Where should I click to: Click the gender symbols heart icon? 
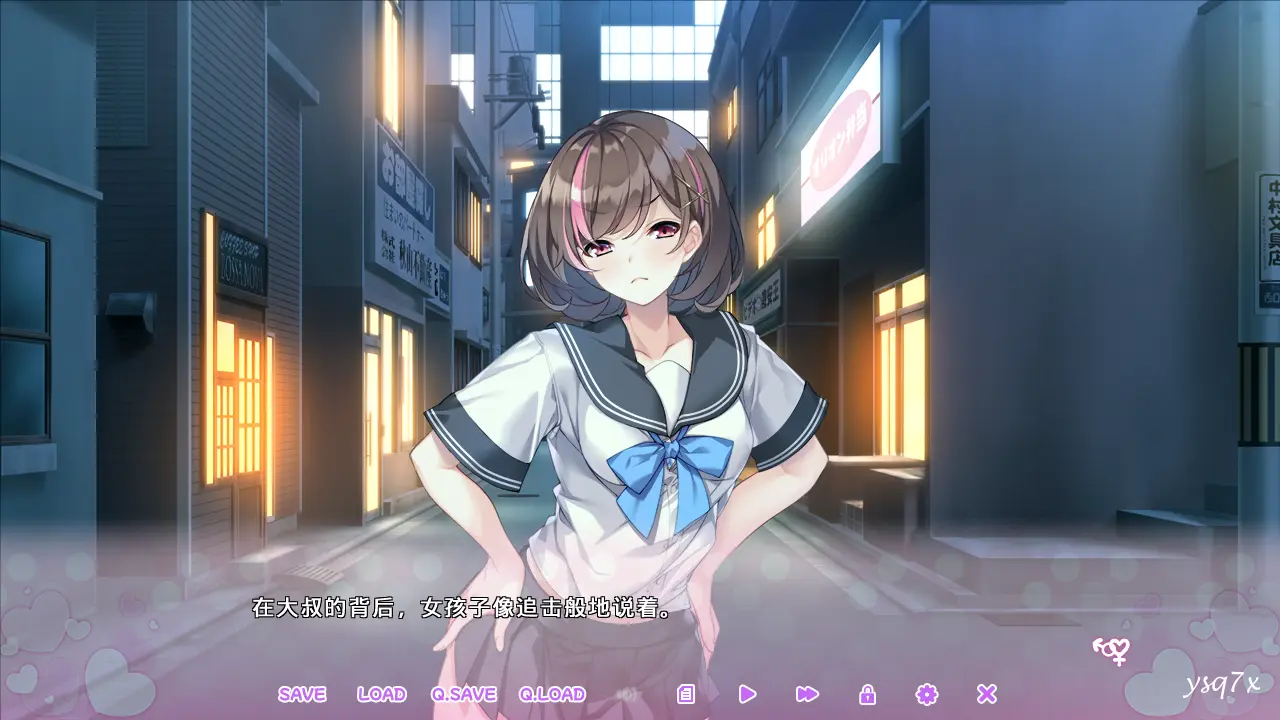1111,651
